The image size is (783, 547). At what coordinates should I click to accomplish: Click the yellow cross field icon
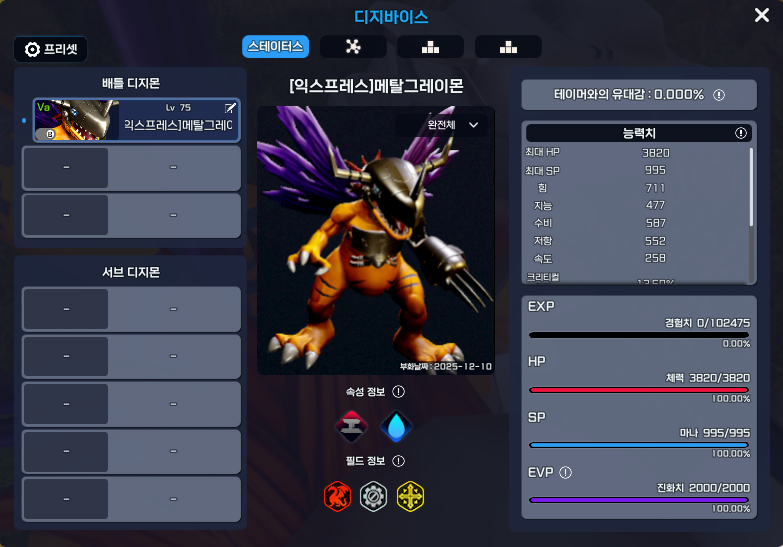click(410, 494)
